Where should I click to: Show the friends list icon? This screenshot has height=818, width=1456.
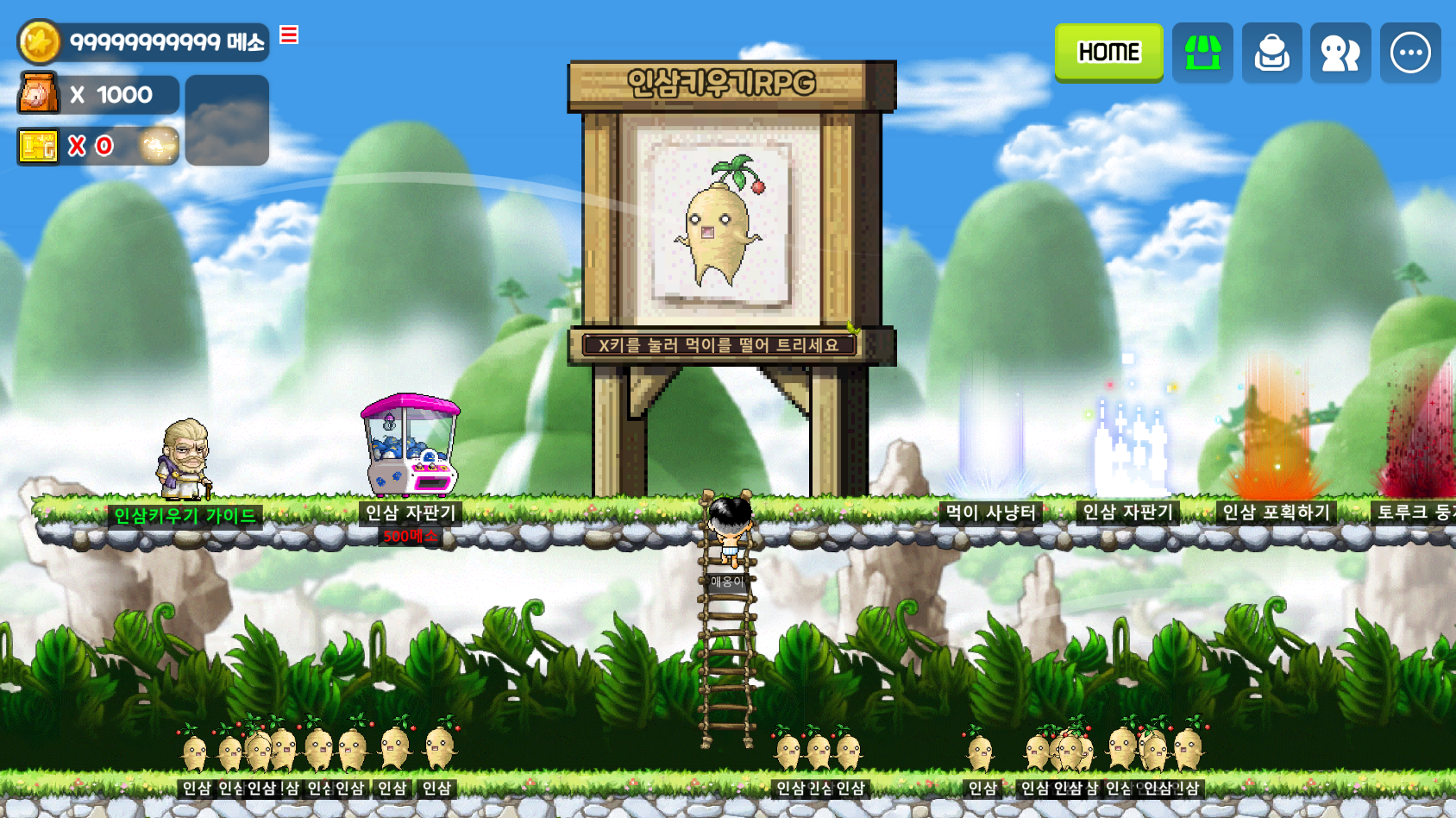click(1340, 53)
